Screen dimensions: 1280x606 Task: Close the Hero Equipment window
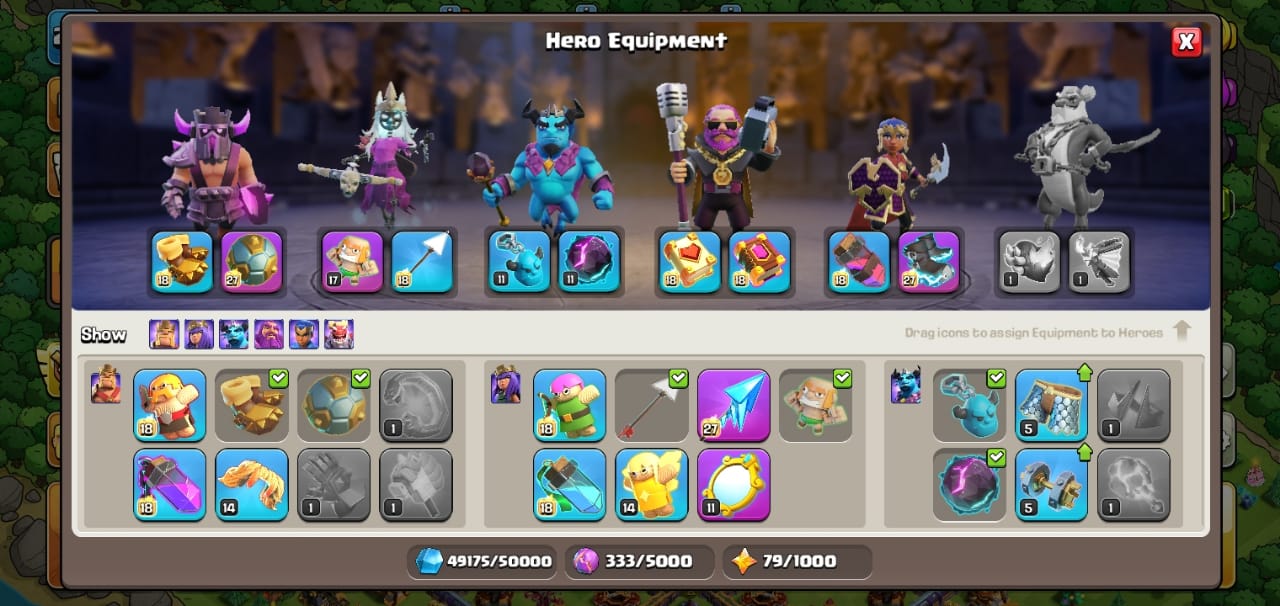pos(1186,41)
